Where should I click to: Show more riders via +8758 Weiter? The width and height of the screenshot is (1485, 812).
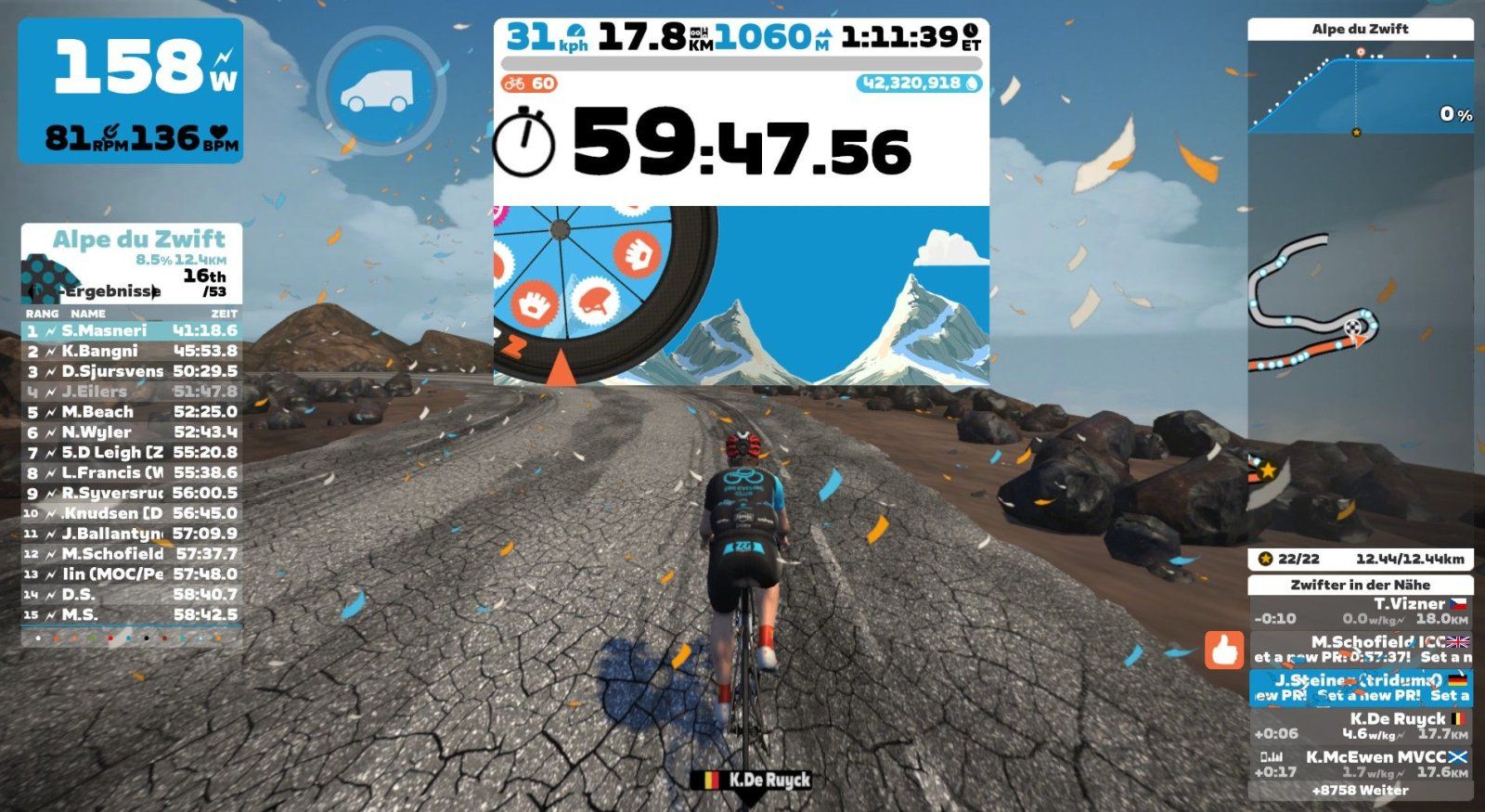click(x=1360, y=791)
